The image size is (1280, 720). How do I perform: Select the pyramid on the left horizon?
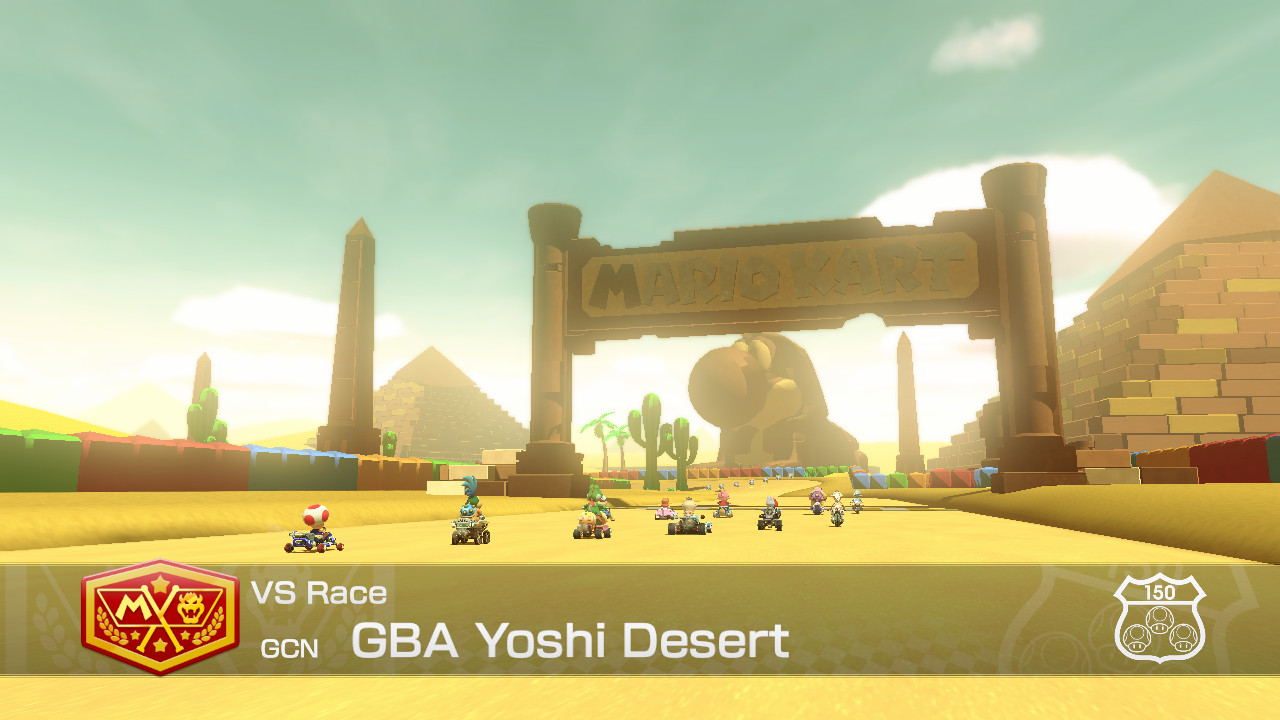(448, 400)
